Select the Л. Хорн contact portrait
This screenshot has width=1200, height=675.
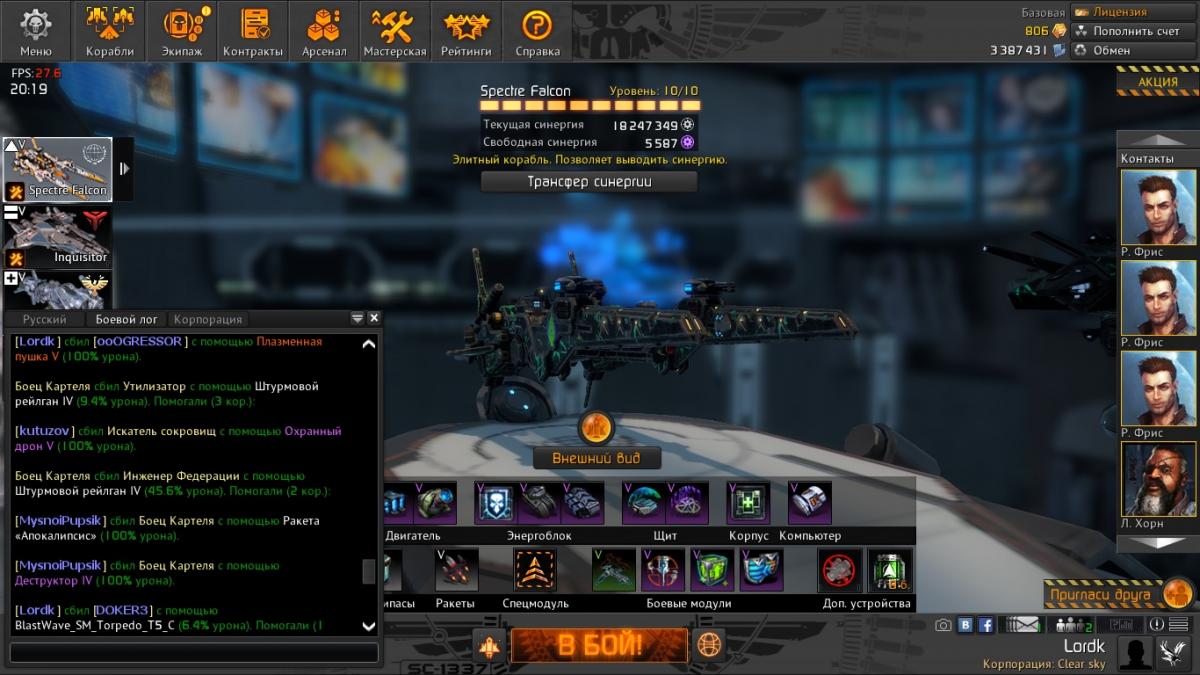1158,480
